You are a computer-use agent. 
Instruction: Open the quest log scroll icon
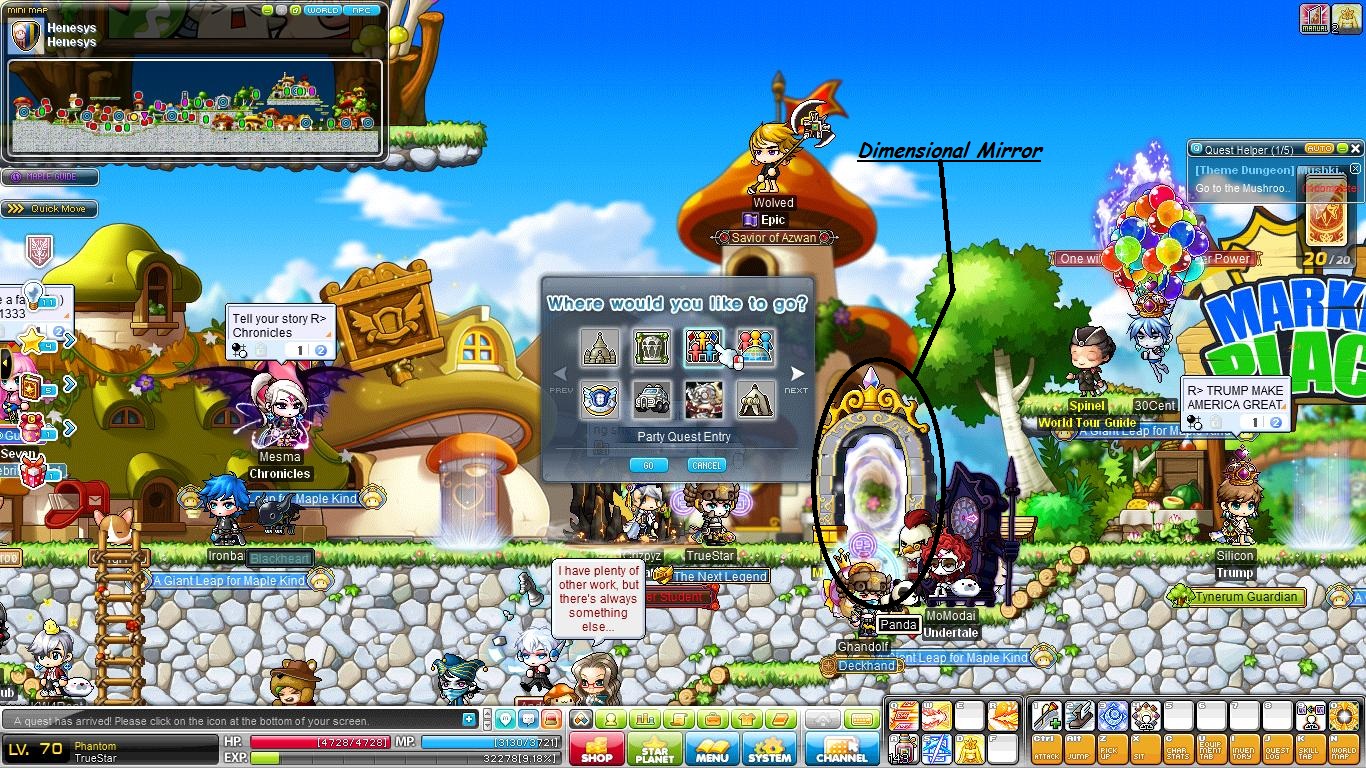pos(679,718)
